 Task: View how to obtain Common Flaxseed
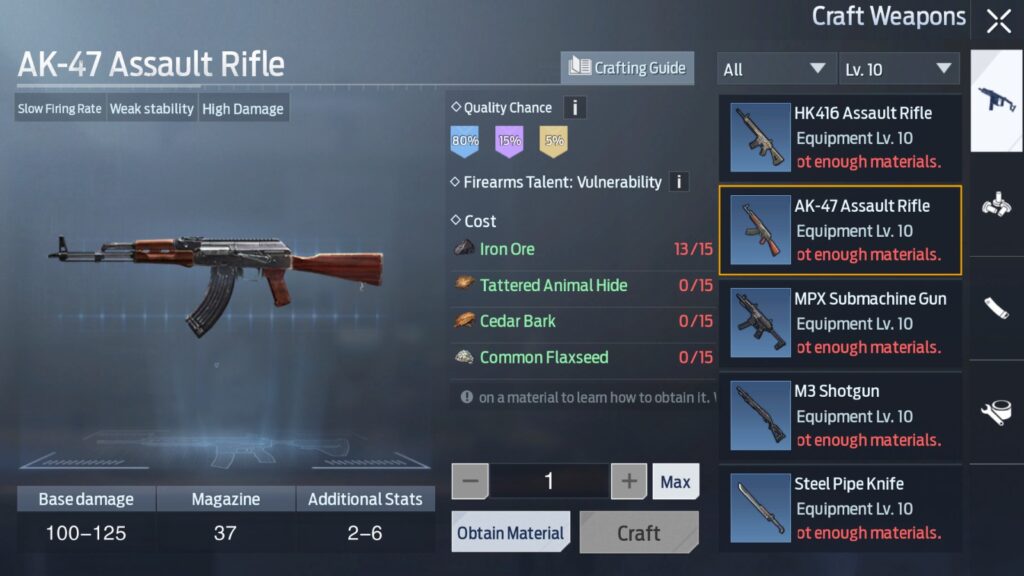(x=543, y=357)
